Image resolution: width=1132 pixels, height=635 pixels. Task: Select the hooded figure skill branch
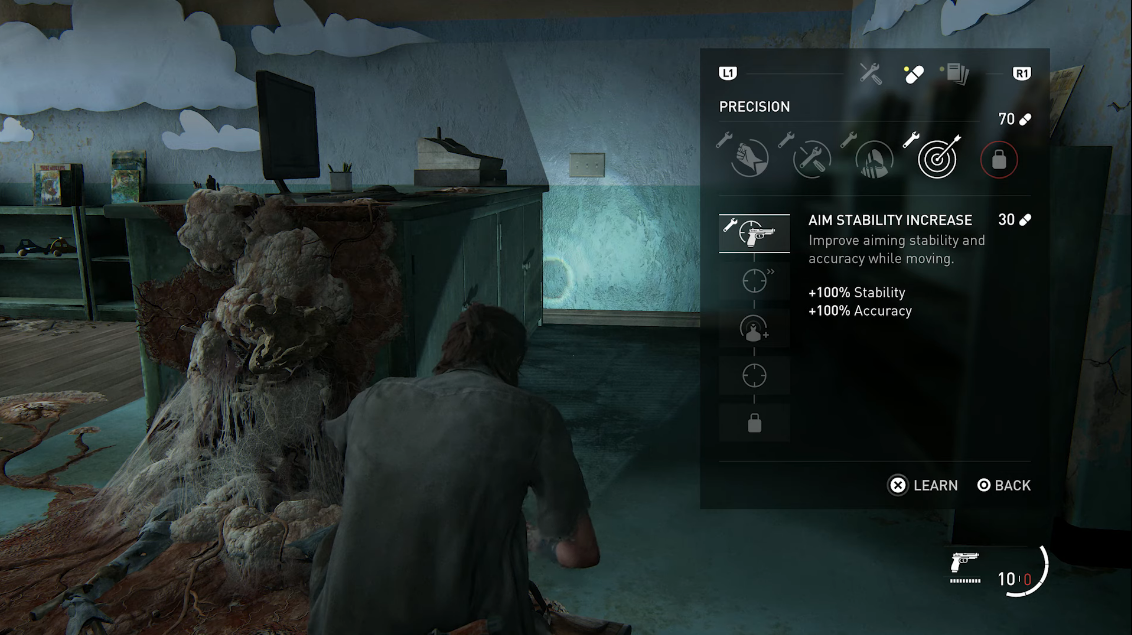[875, 158]
